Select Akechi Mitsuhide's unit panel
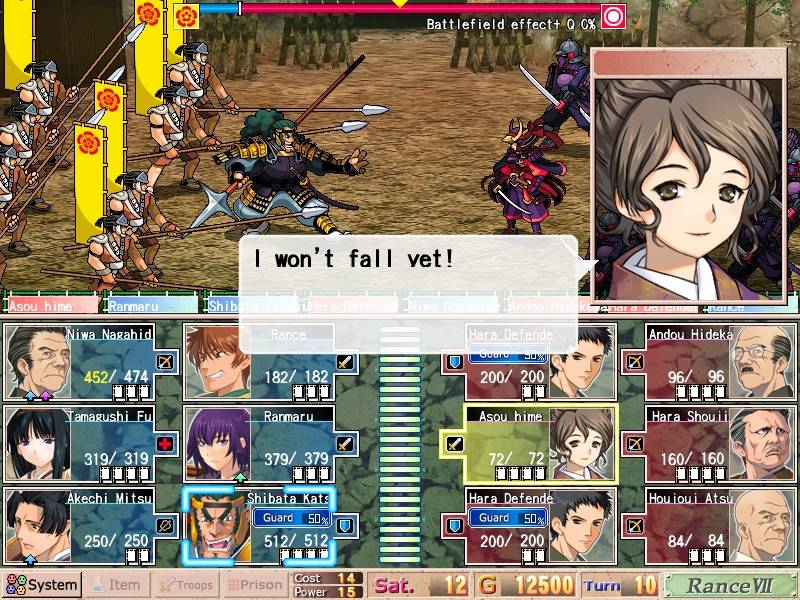 (x=92, y=526)
